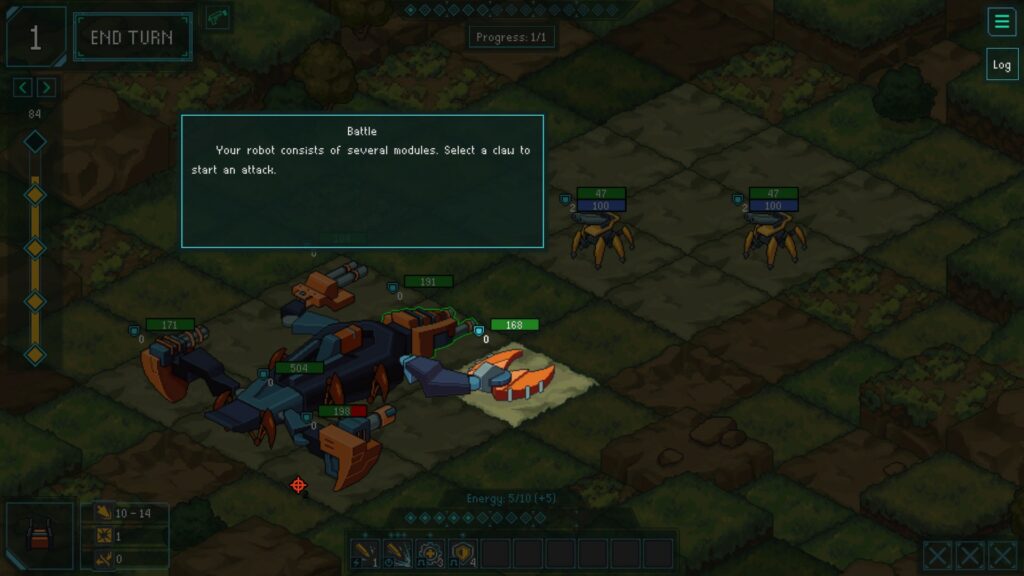Use the gear repair ability
This screenshot has width=1024, height=576.
(431, 554)
